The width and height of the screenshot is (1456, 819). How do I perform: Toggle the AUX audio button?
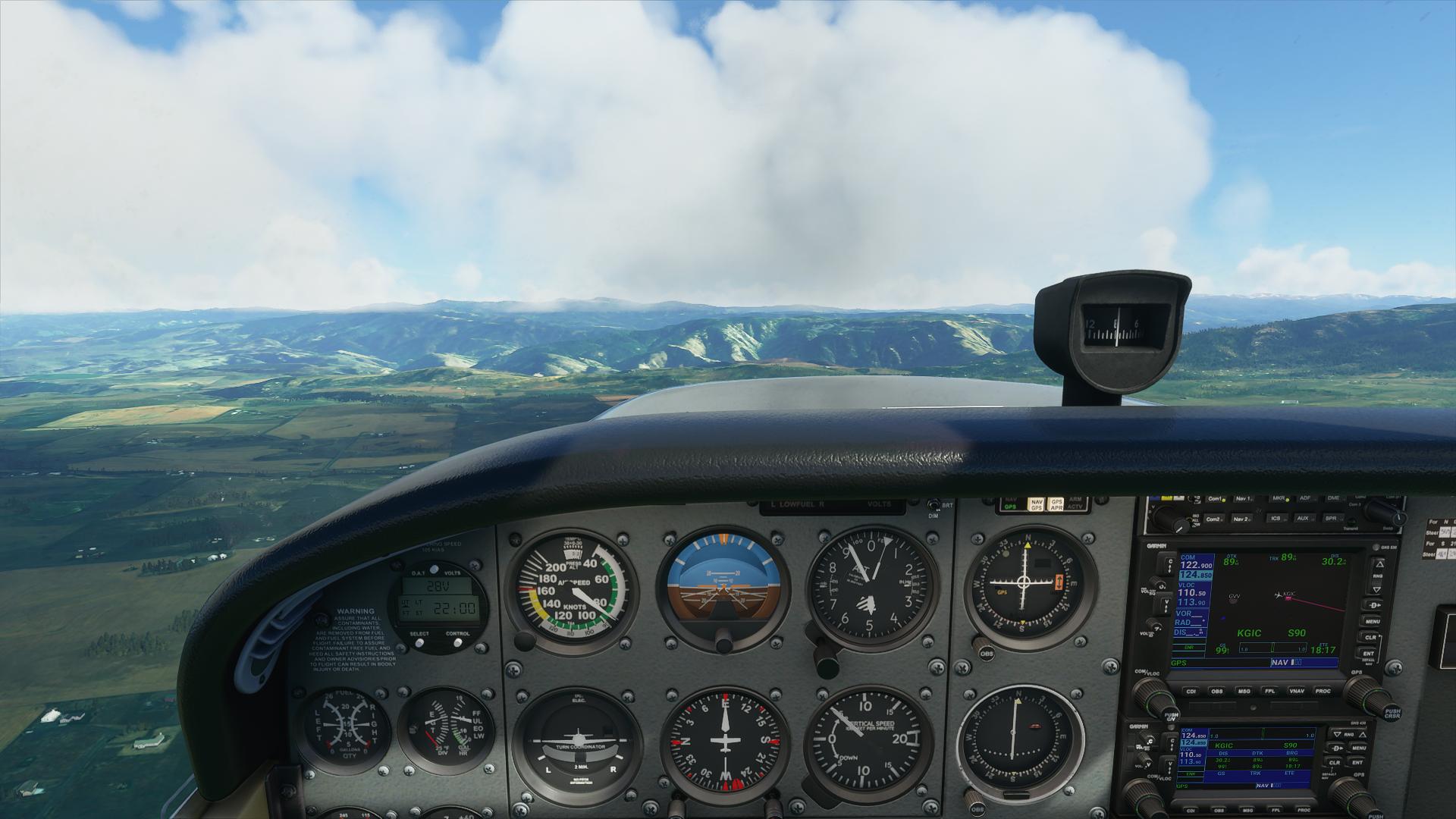[1303, 519]
